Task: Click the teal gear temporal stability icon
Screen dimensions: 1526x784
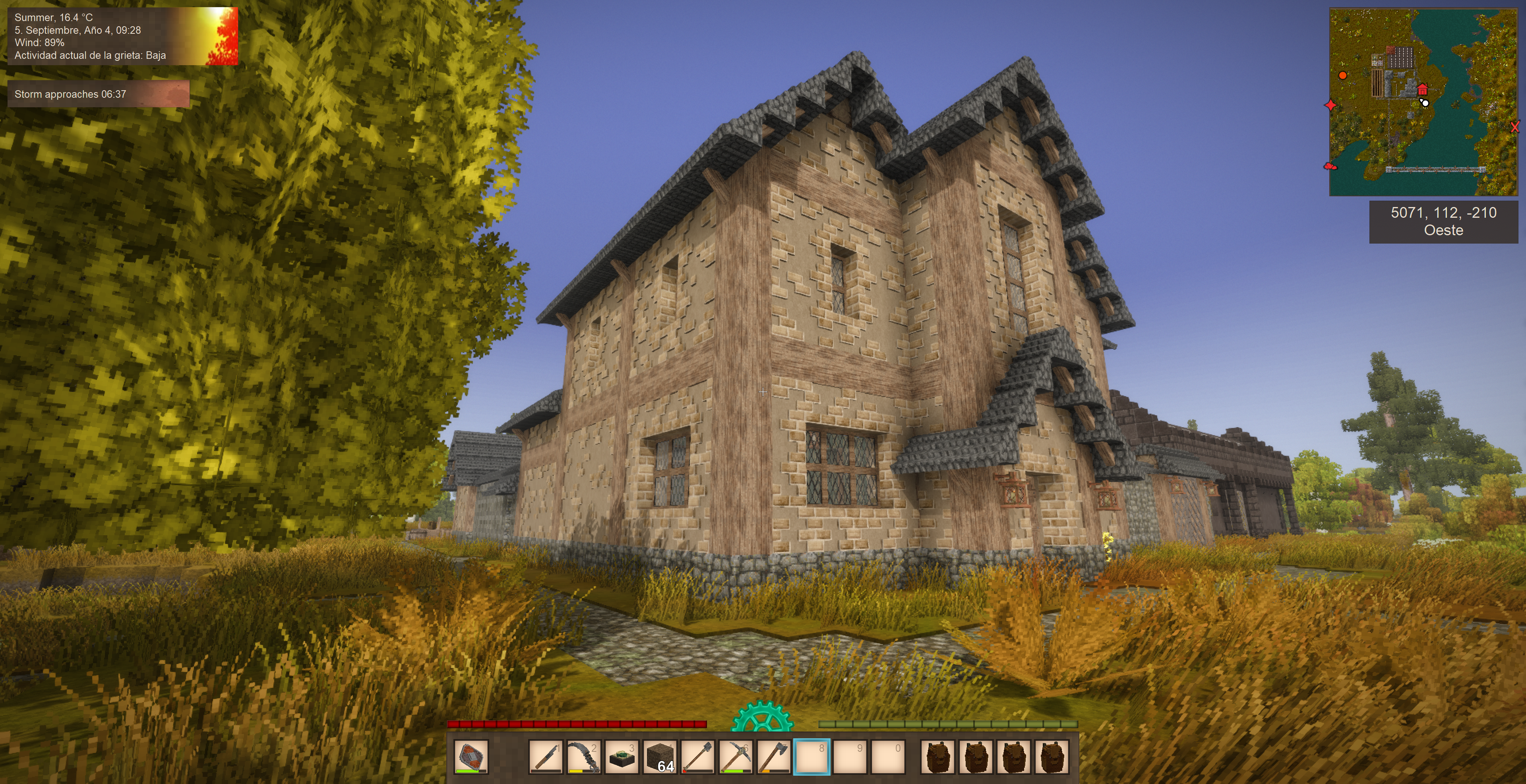Action: point(762,717)
